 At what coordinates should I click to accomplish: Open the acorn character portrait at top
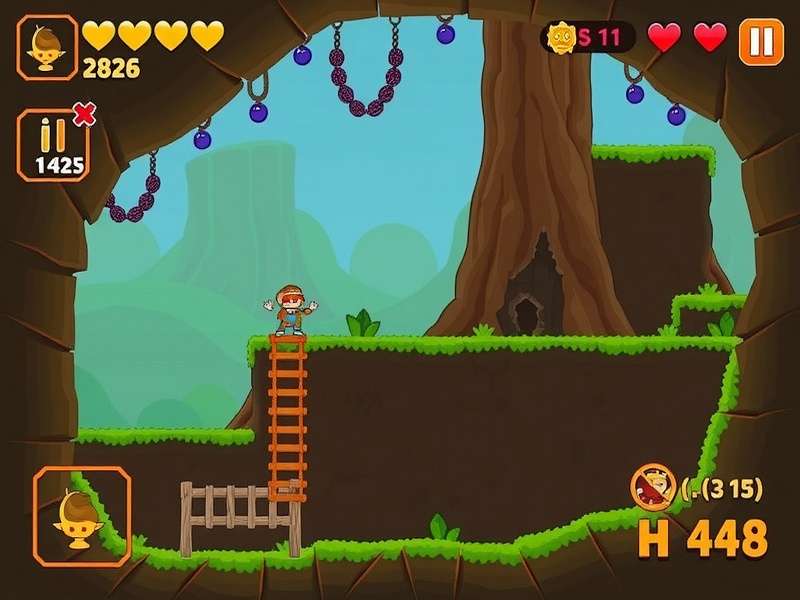coord(46,45)
